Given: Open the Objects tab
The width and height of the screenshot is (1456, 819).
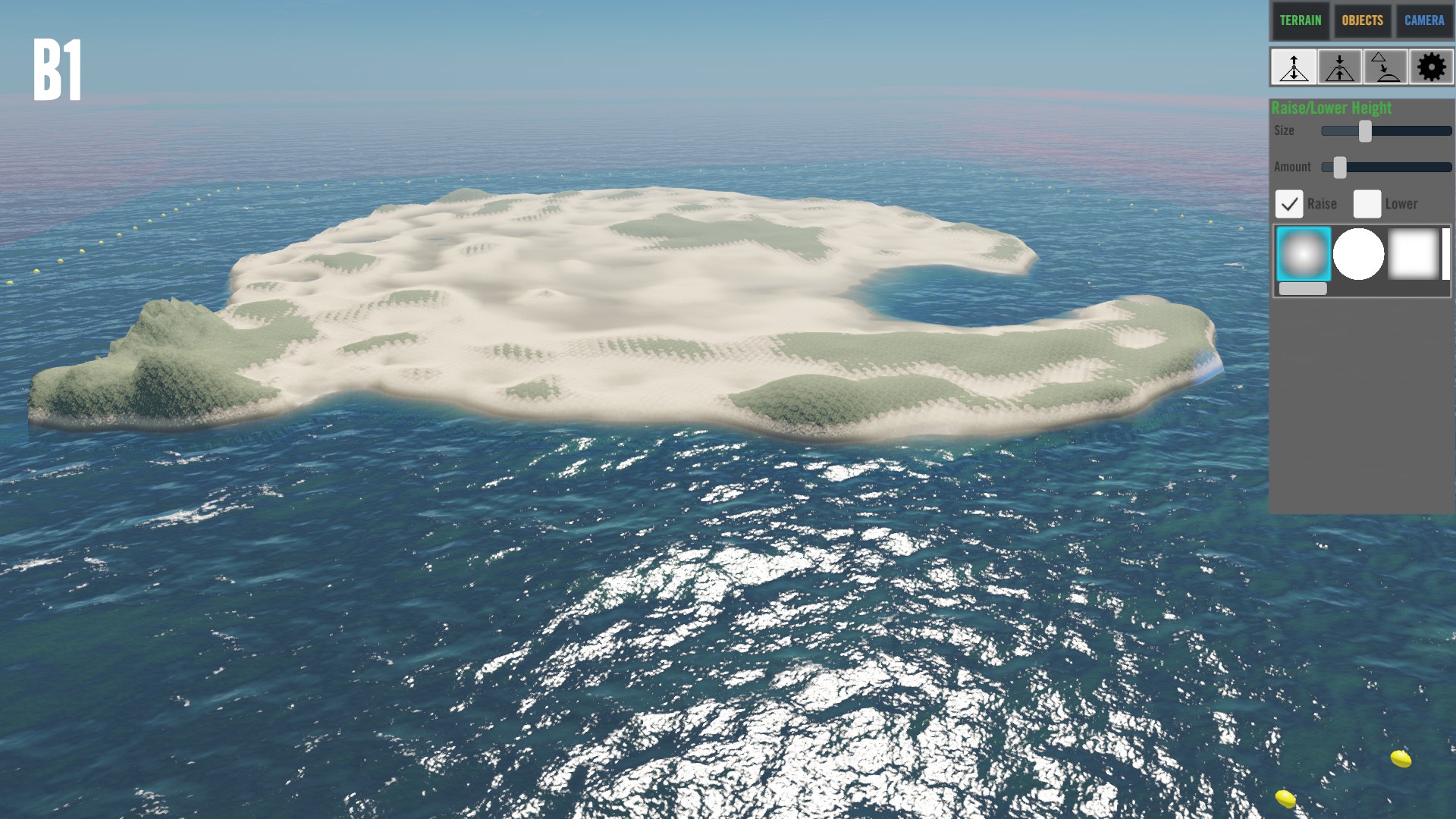Looking at the screenshot, I should tap(1362, 20).
